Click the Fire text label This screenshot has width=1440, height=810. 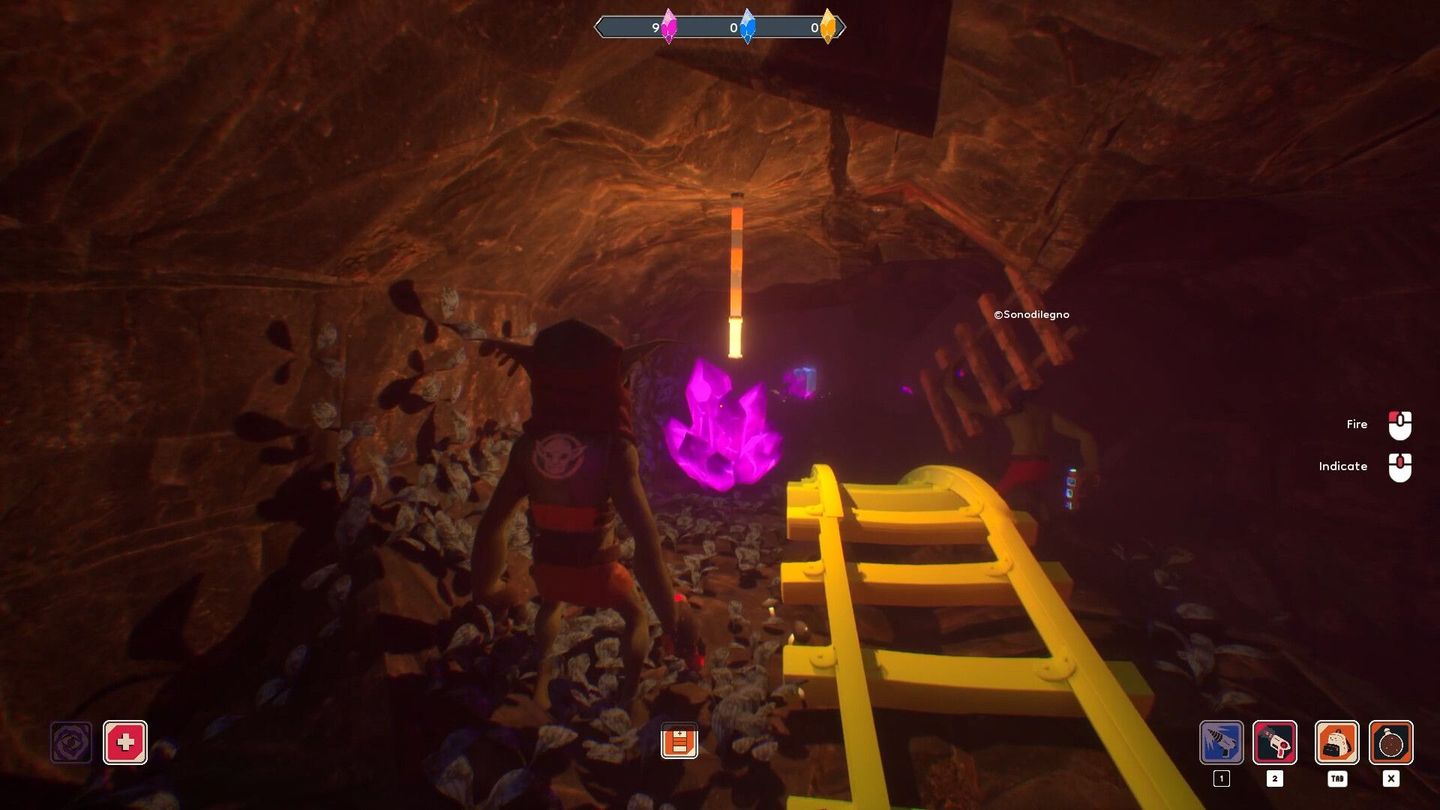[1356, 424]
